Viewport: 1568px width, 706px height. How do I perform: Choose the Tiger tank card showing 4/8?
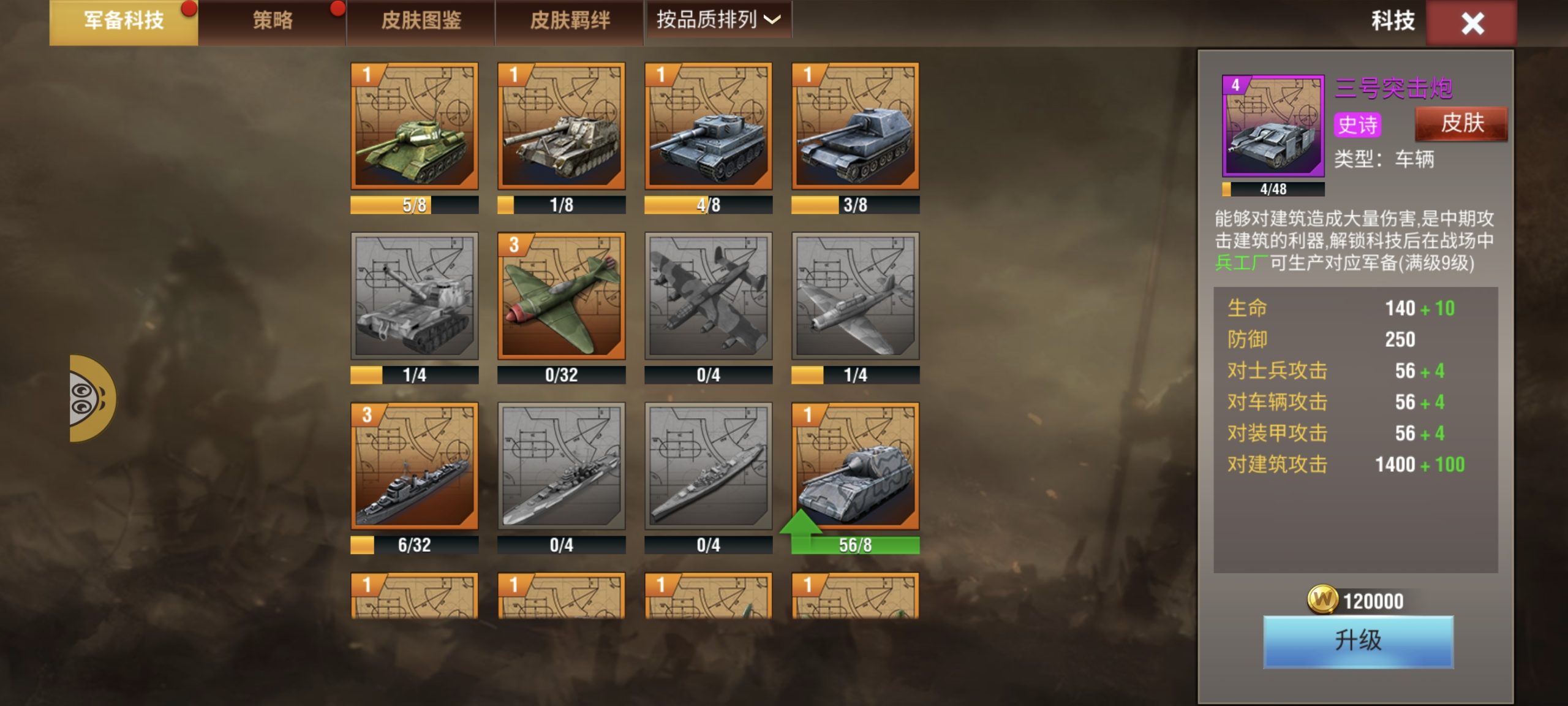tap(709, 126)
